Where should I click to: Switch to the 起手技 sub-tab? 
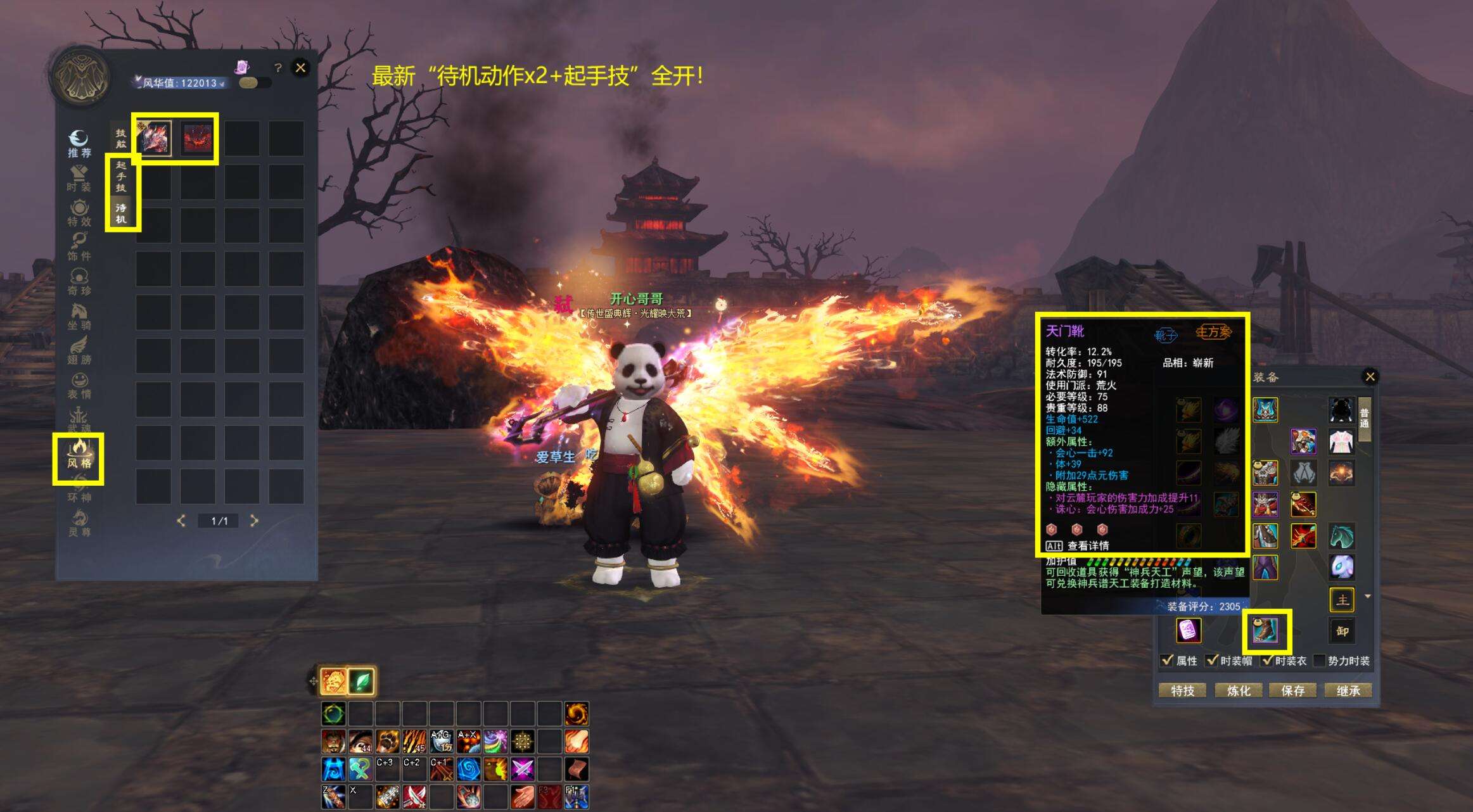pyautogui.click(x=121, y=176)
